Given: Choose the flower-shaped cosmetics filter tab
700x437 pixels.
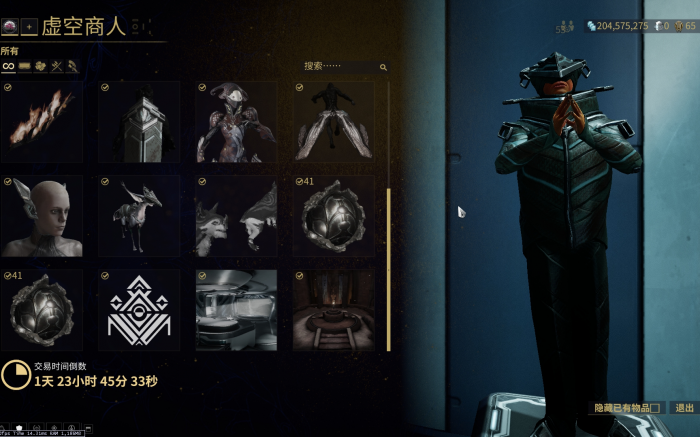Looking at the screenshot, I should tap(41, 66).
